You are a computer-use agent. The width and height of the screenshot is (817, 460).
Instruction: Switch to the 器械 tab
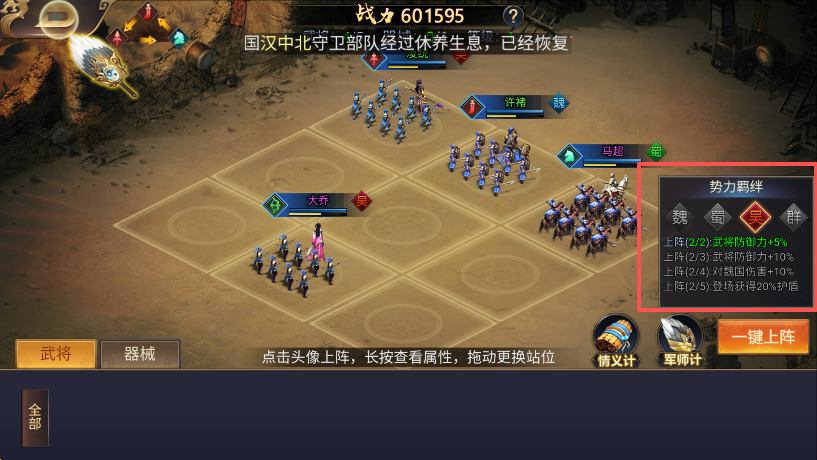pyautogui.click(x=140, y=354)
